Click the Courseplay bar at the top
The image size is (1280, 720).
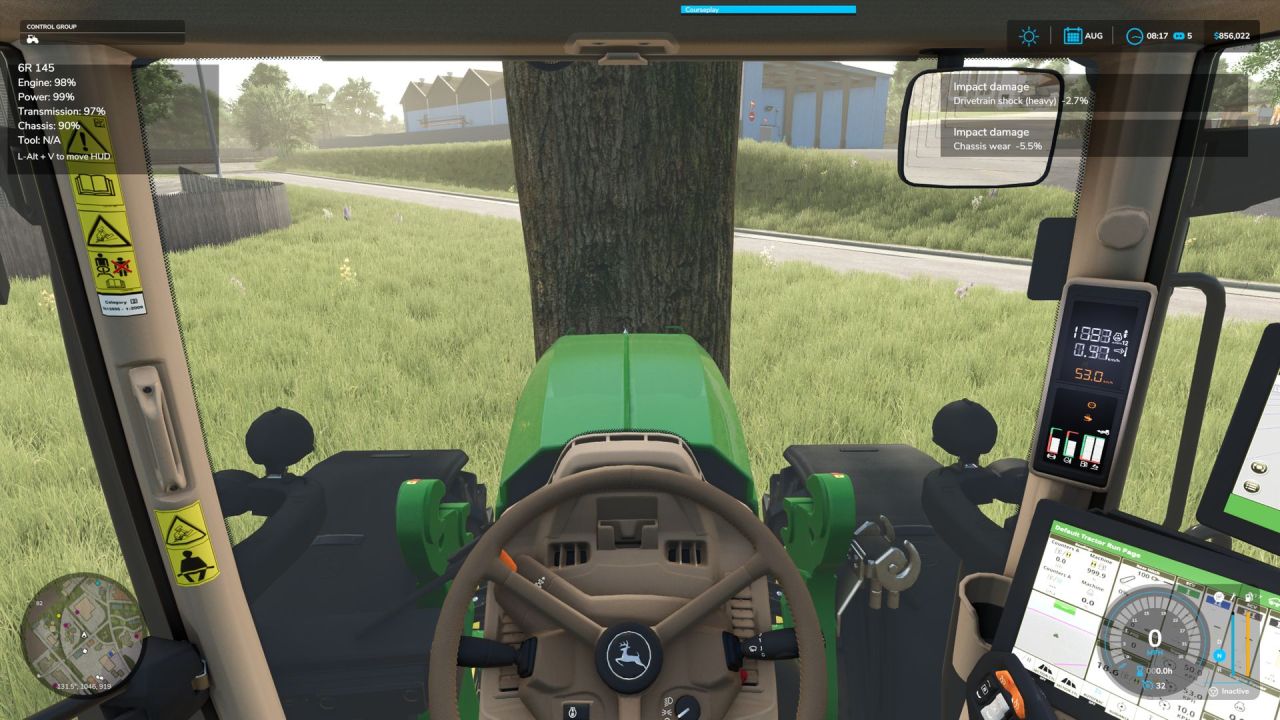[x=770, y=9]
